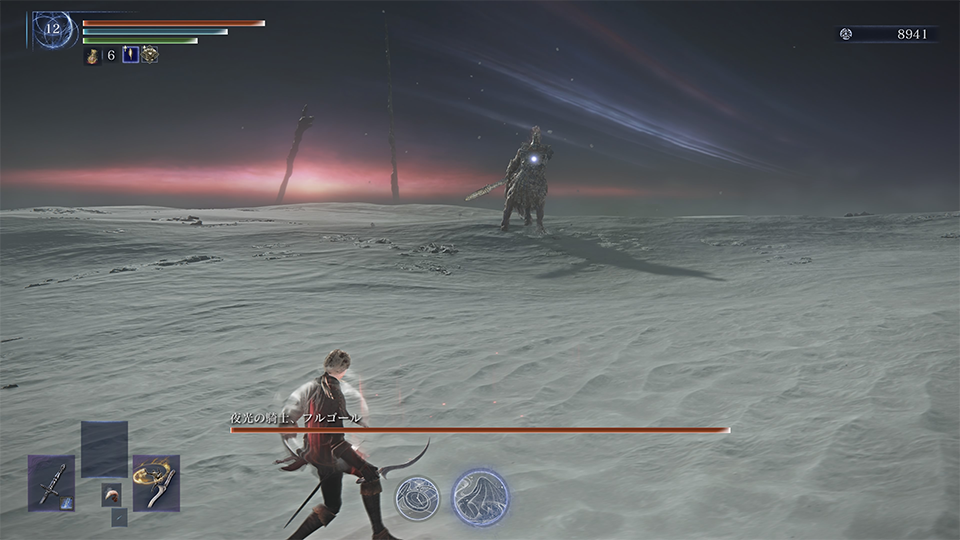Inspect the gold octagonal emblem status icon
Viewport: 960px width, 540px height.
[149, 55]
